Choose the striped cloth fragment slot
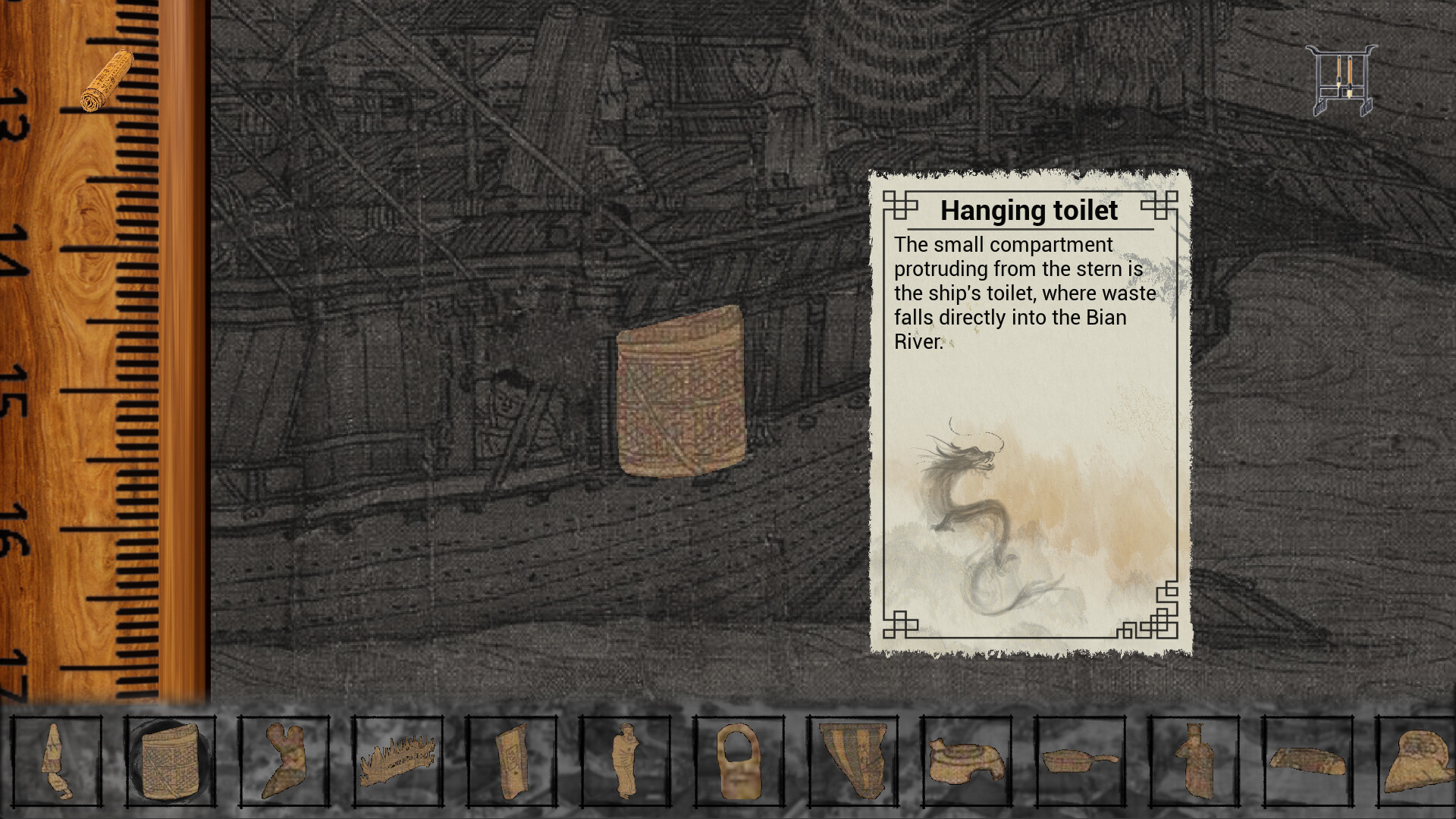This screenshot has height=819, width=1456. click(852, 761)
